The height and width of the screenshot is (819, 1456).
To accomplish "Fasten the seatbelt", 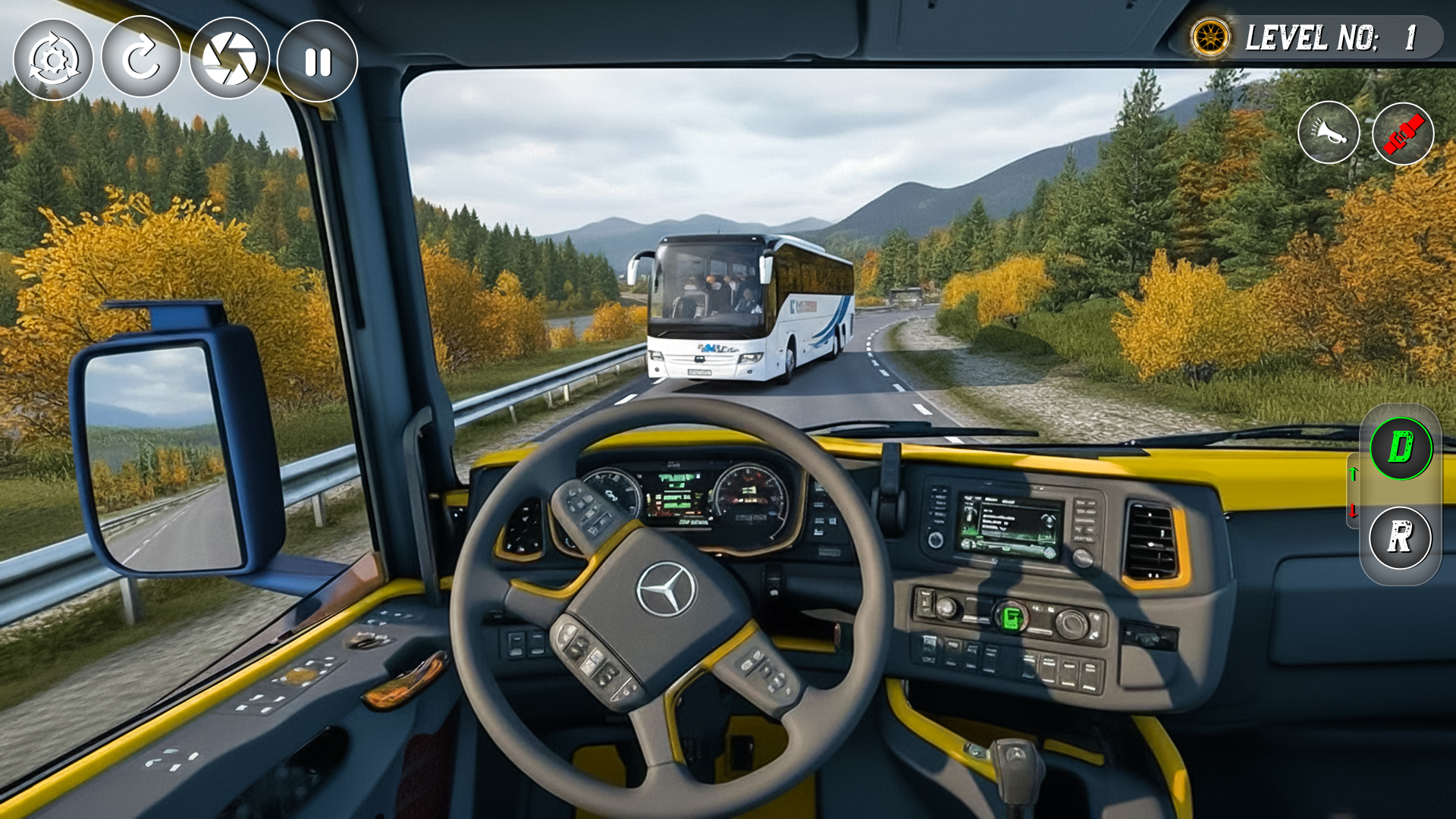I will 1401,133.
